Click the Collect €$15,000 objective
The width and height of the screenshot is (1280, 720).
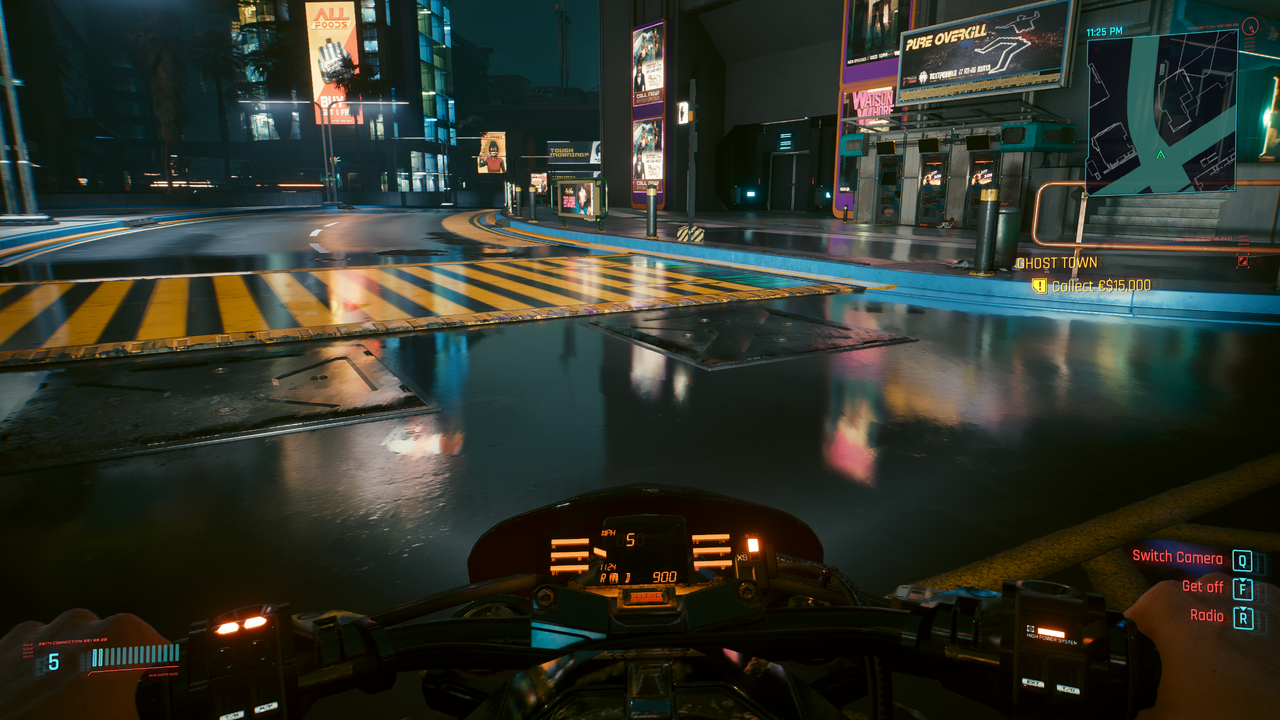point(1100,286)
